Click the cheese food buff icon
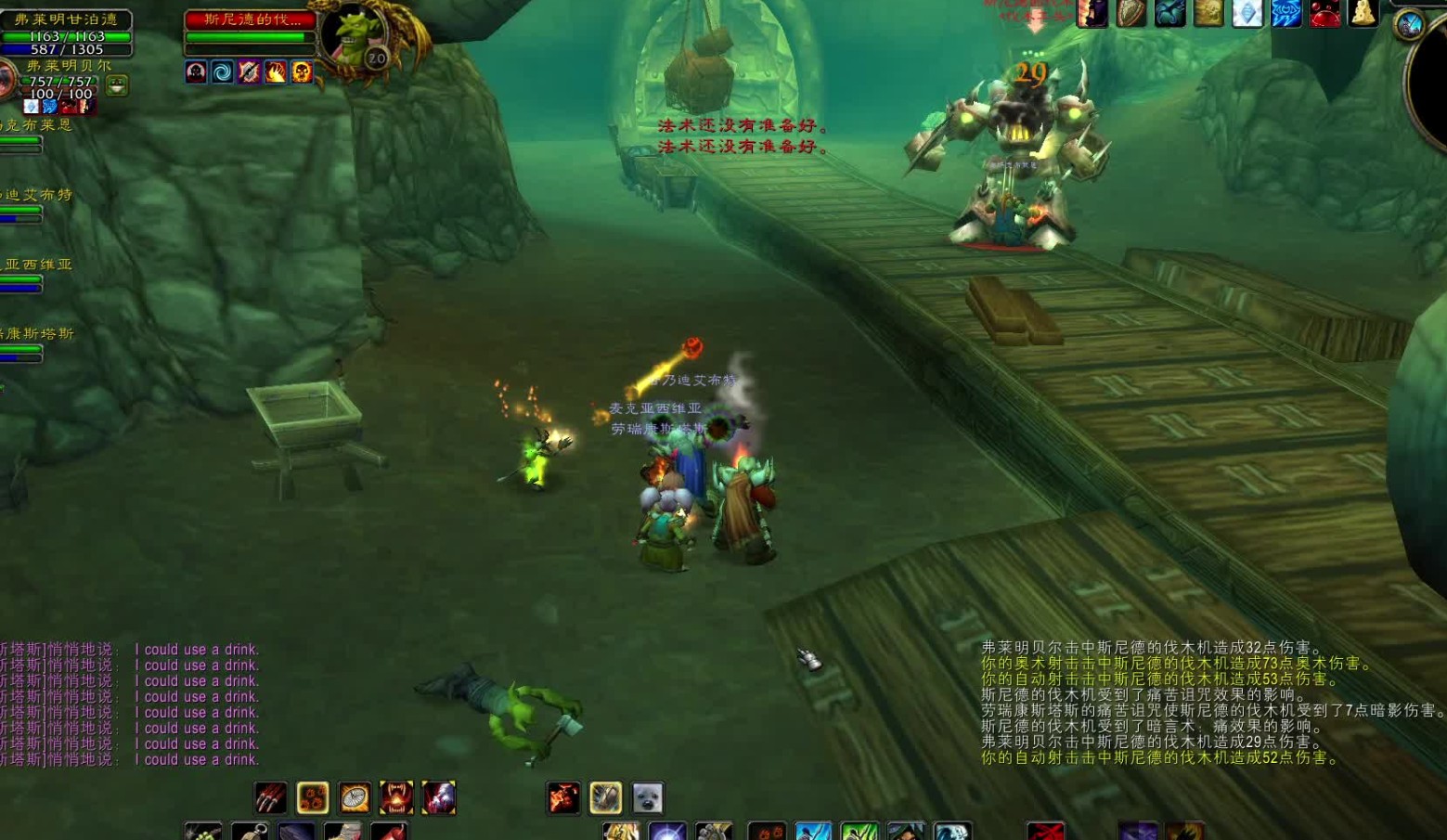The height and width of the screenshot is (840, 1447). 1363,13
